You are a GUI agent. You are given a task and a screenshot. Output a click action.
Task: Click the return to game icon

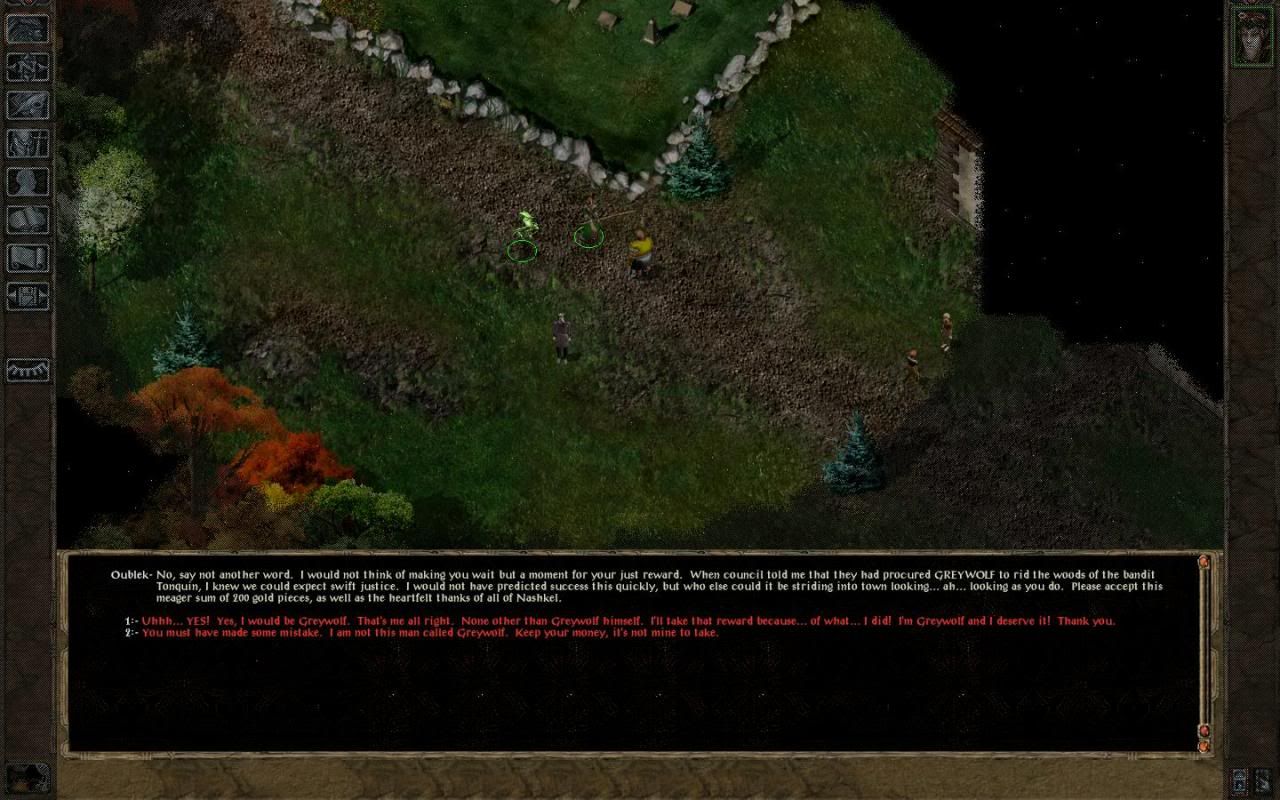click(x=27, y=29)
